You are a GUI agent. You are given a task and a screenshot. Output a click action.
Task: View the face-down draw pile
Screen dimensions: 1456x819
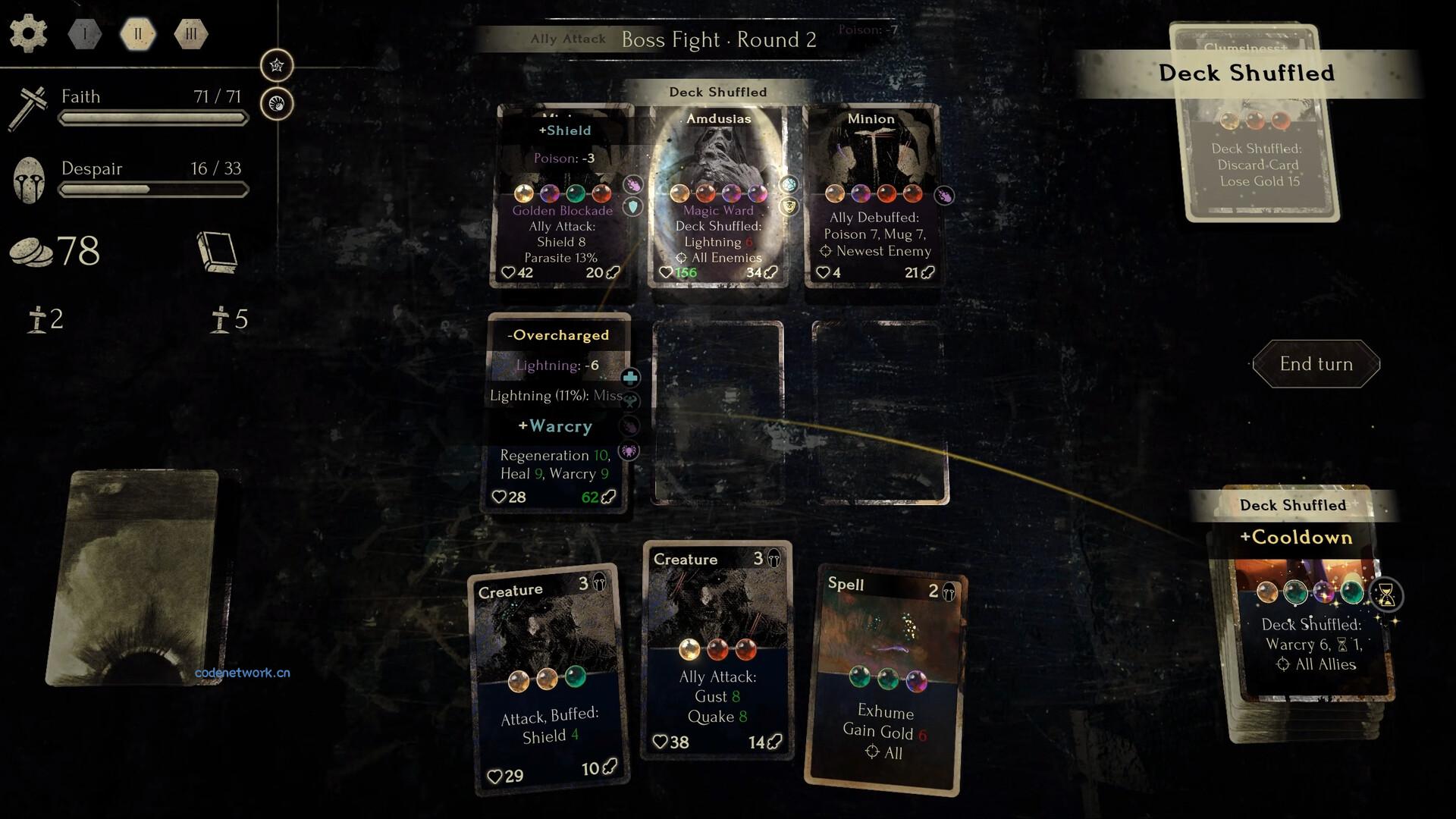[x=137, y=576]
